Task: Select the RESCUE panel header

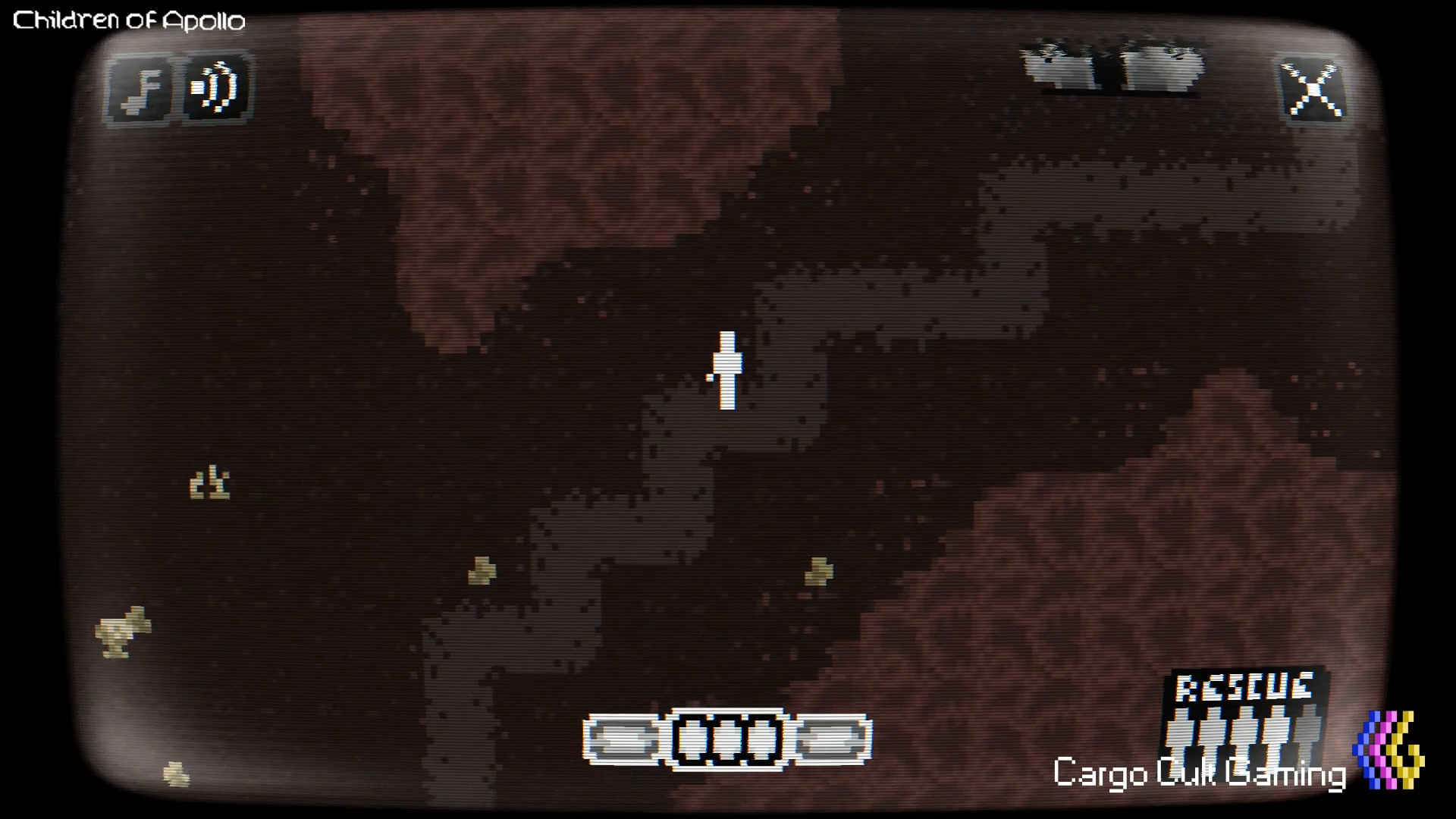Action: click(x=1244, y=686)
